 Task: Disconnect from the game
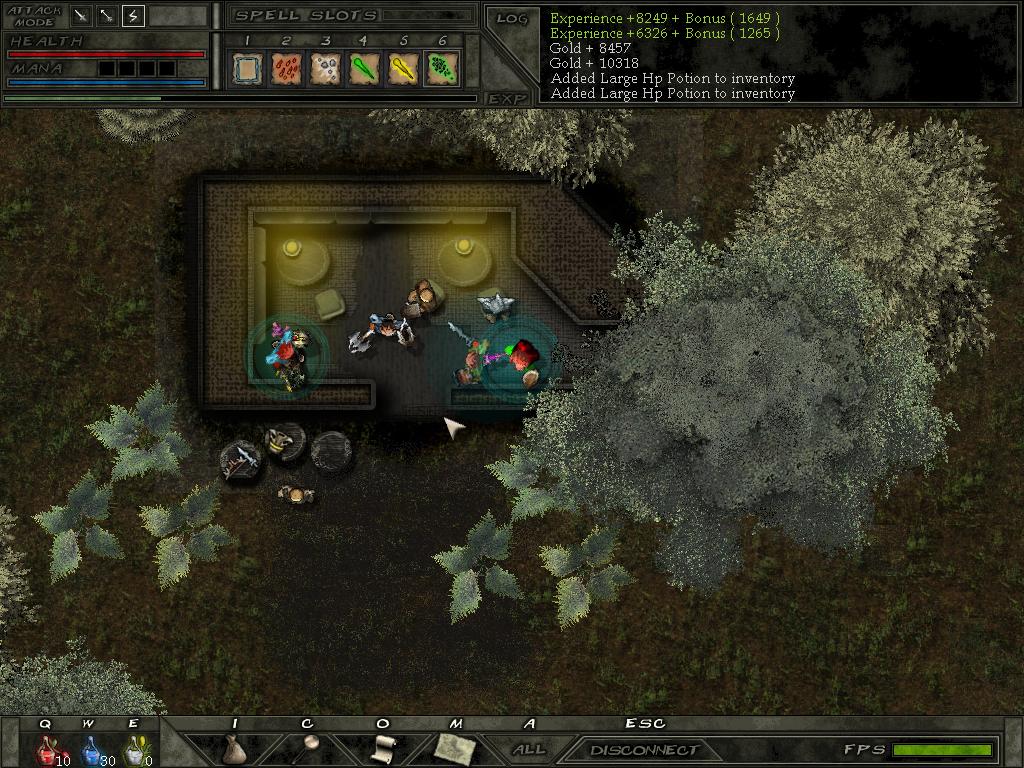[x=644, y=749]
